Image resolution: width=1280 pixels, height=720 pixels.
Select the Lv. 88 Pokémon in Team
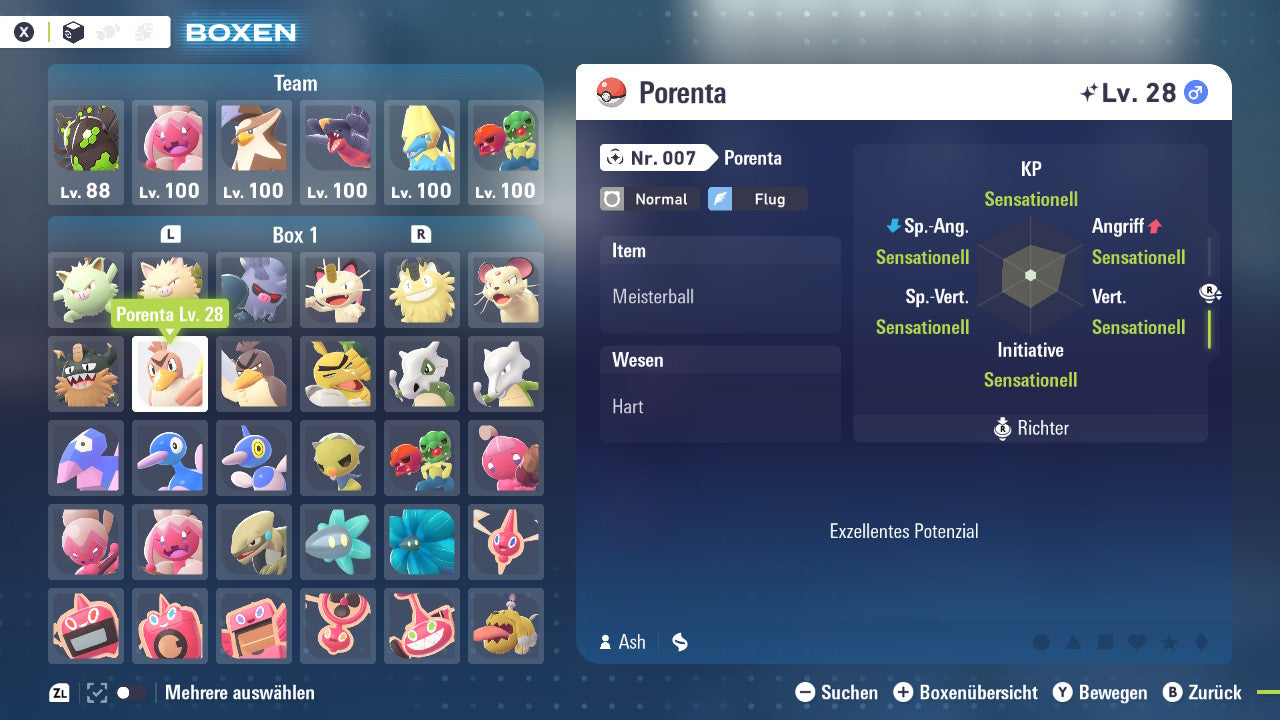click(86, 150)
